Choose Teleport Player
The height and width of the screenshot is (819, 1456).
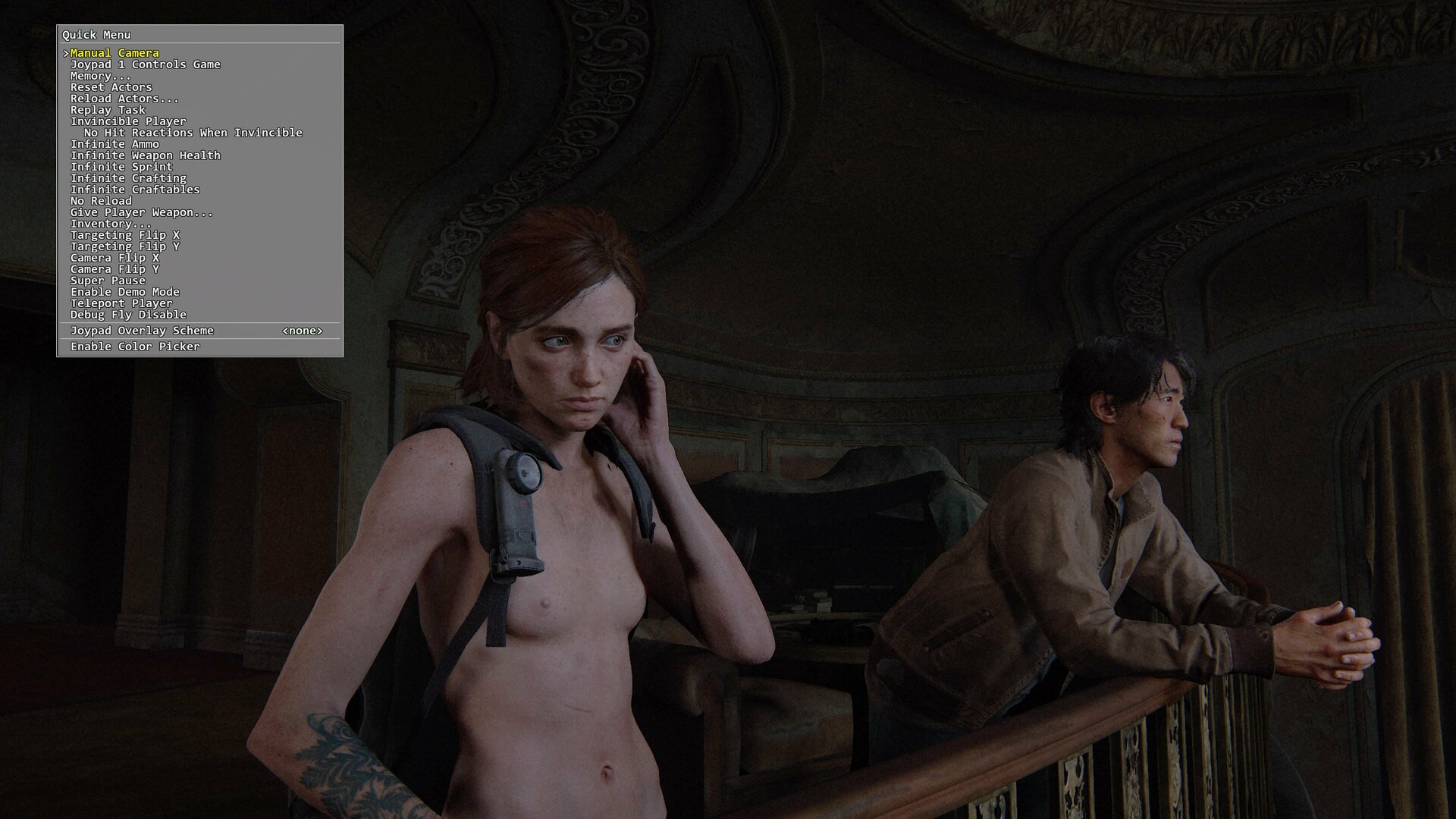[121, 303]
